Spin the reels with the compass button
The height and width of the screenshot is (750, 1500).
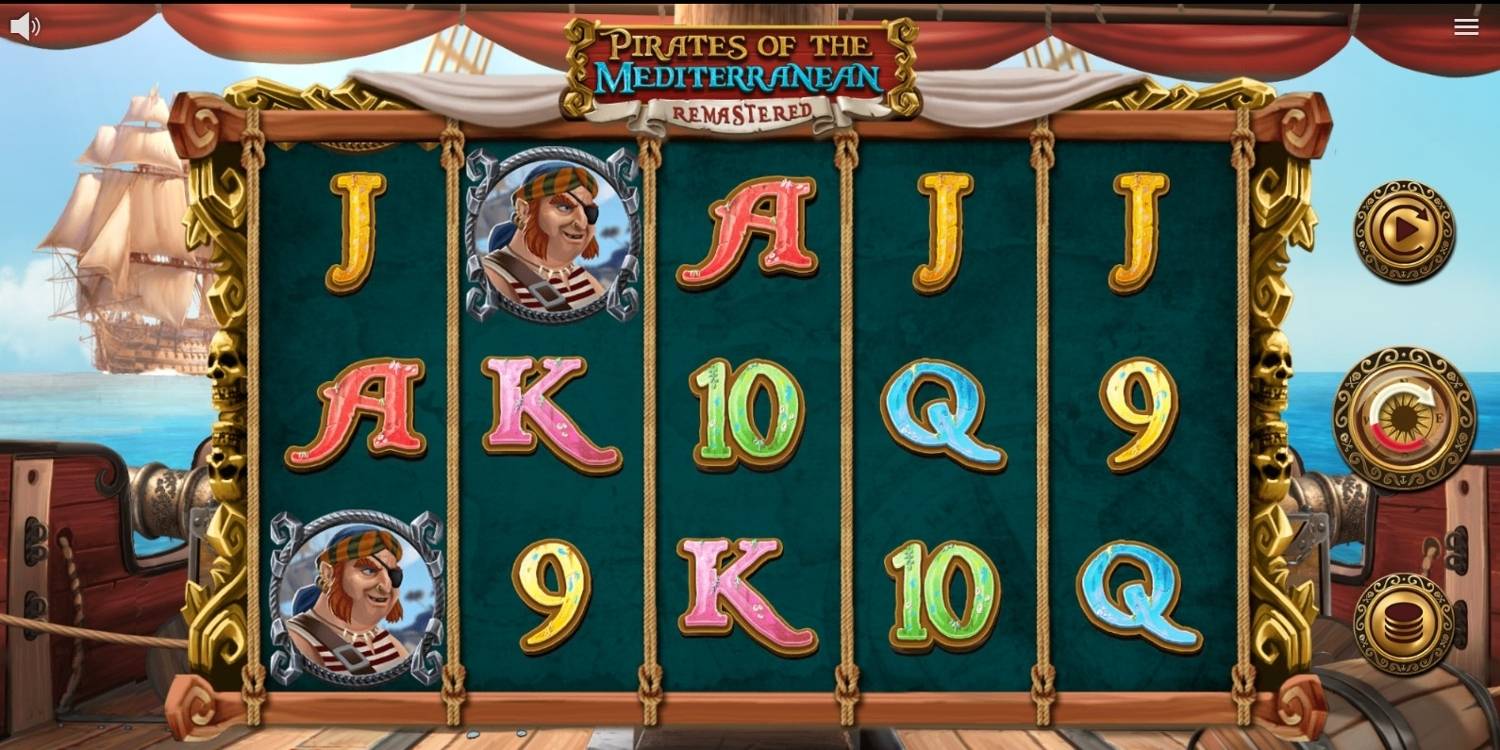pyautogui.click(x=1404, y=418)
